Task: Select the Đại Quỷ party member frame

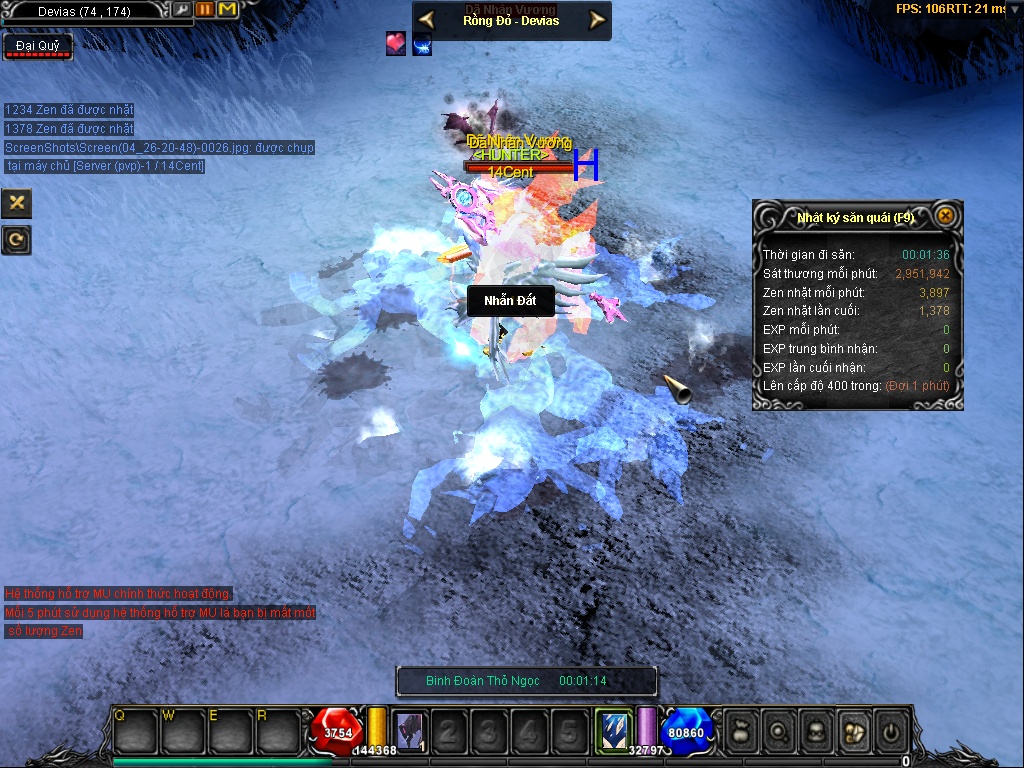Action: 38,46
